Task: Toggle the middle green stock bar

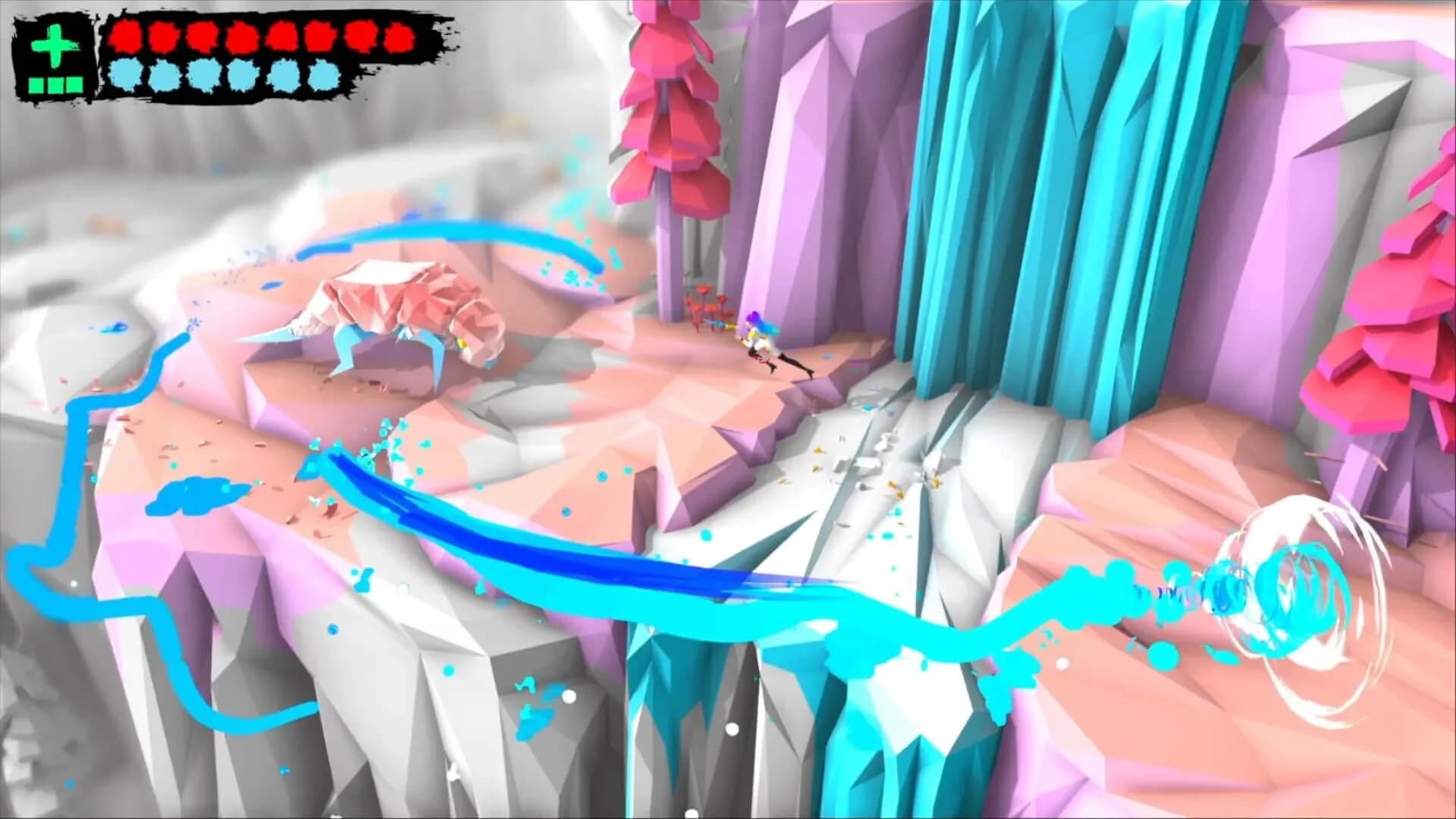Action: pyautogui.click(x=55, y=84)
